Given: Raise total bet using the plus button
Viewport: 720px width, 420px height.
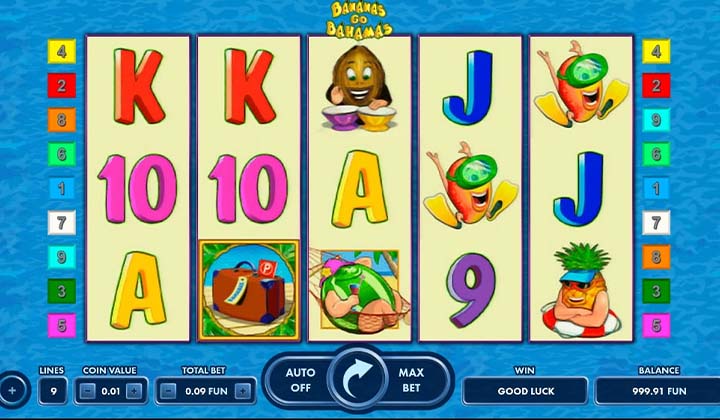Looking at the screenshot, I should pos(243,390).
